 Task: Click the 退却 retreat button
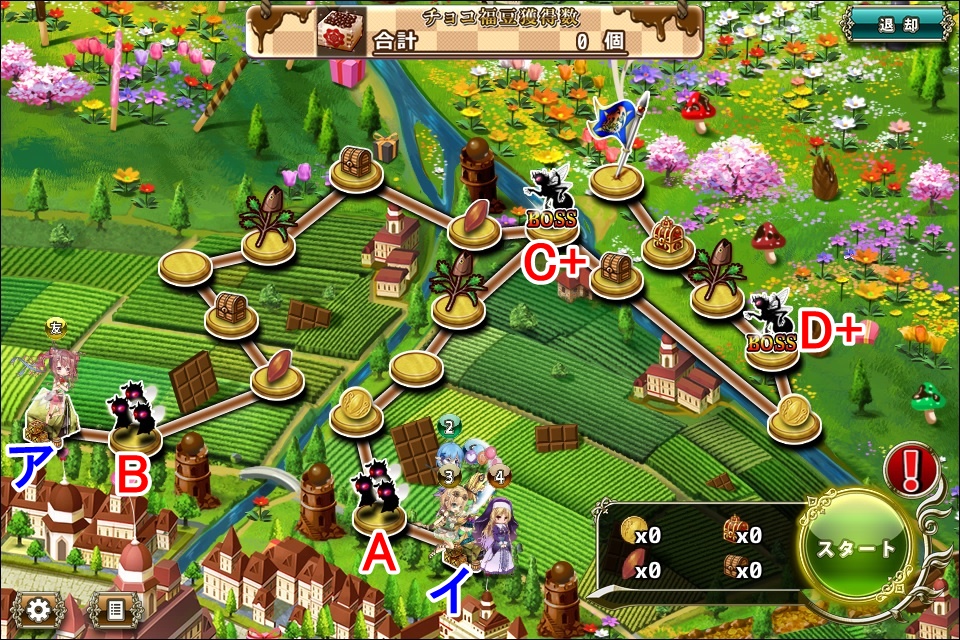899,25
